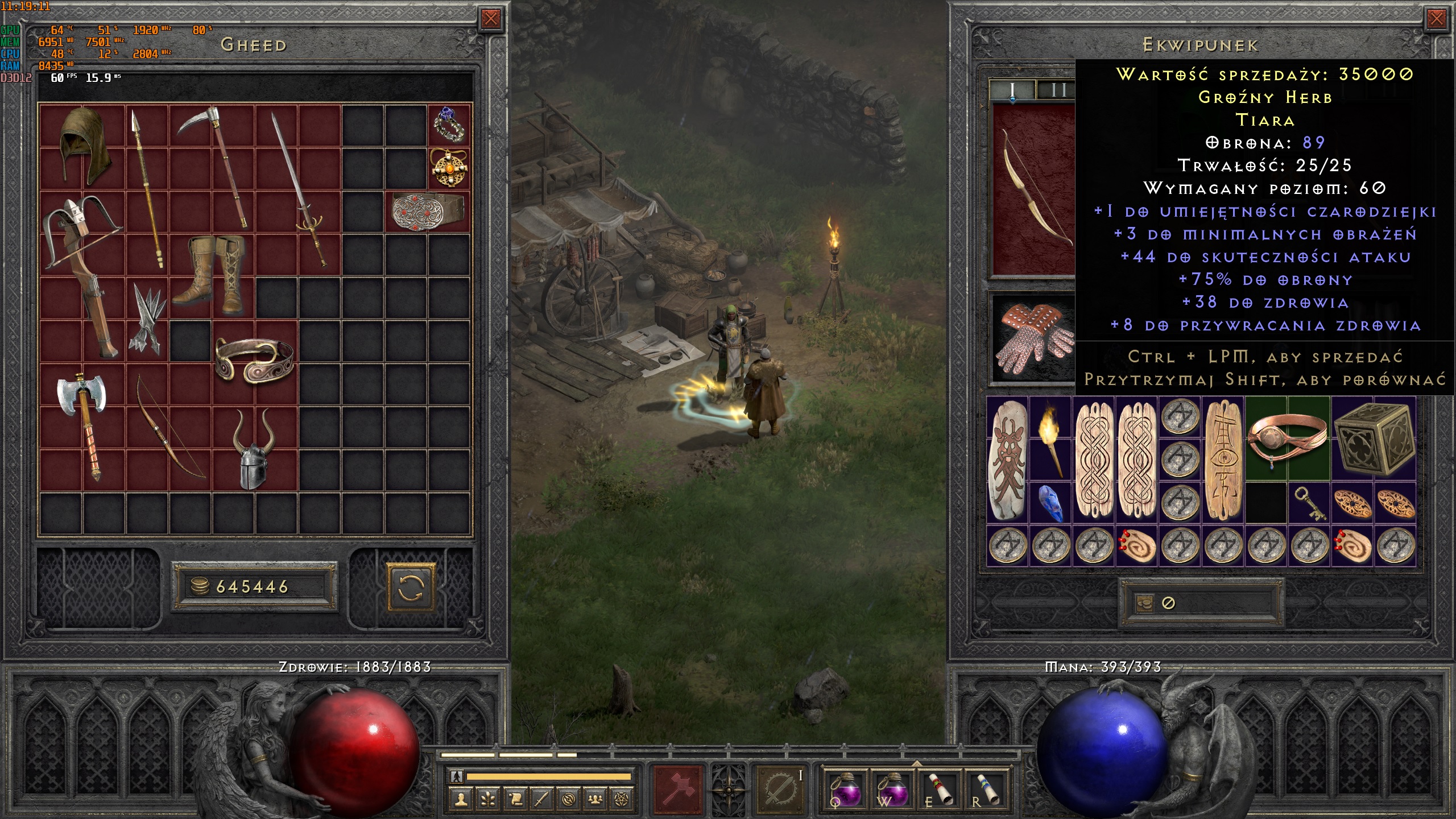Select the equipped gloves slot
1456x819 pixels.
(1034, 339)
